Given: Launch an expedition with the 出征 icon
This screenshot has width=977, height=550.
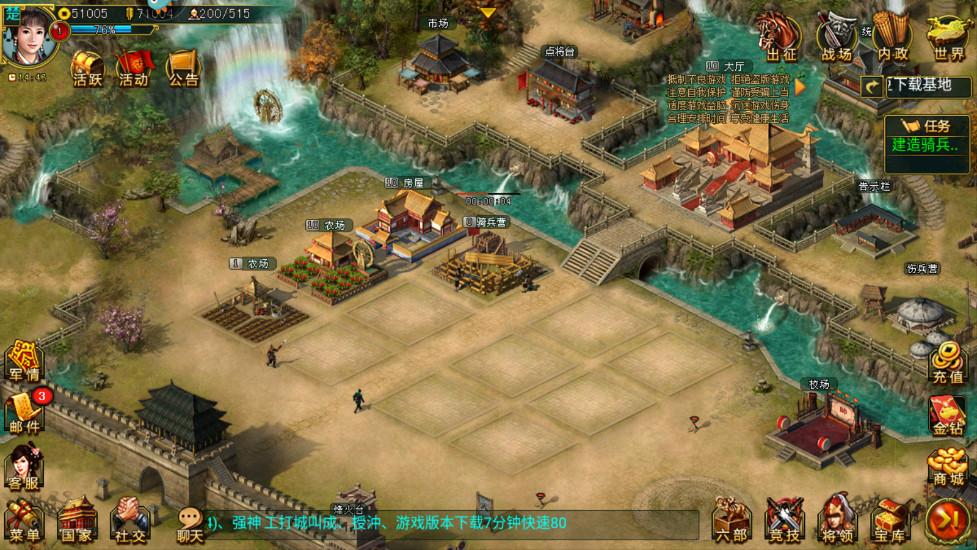Looking at the screenshot, I should (x=782, y=38).
